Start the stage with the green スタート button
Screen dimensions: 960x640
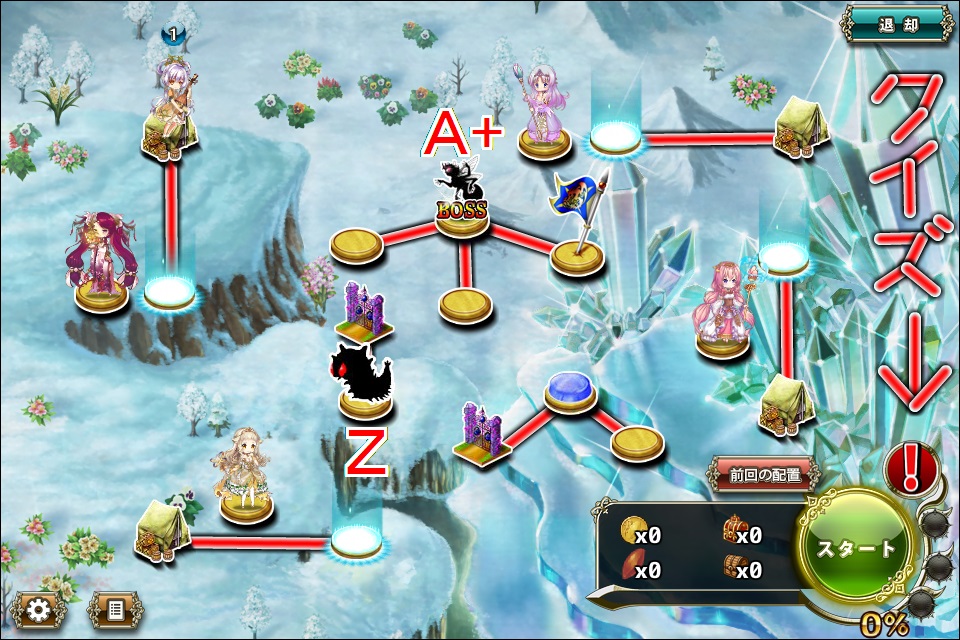(x=857, y=547)
